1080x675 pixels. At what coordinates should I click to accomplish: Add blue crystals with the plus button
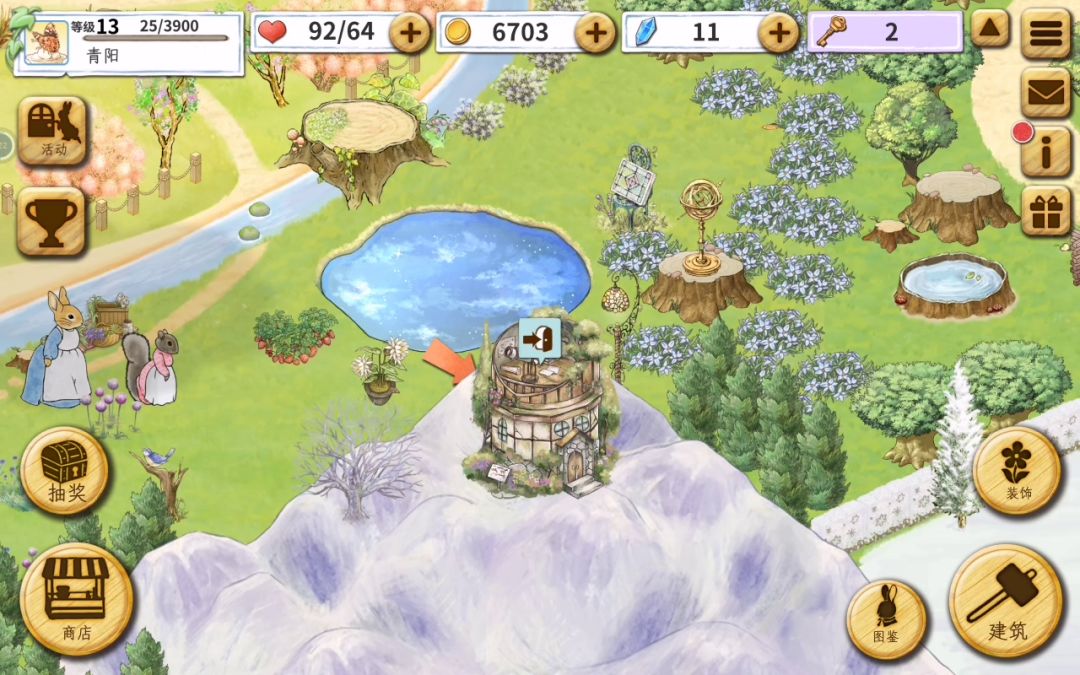778,33
